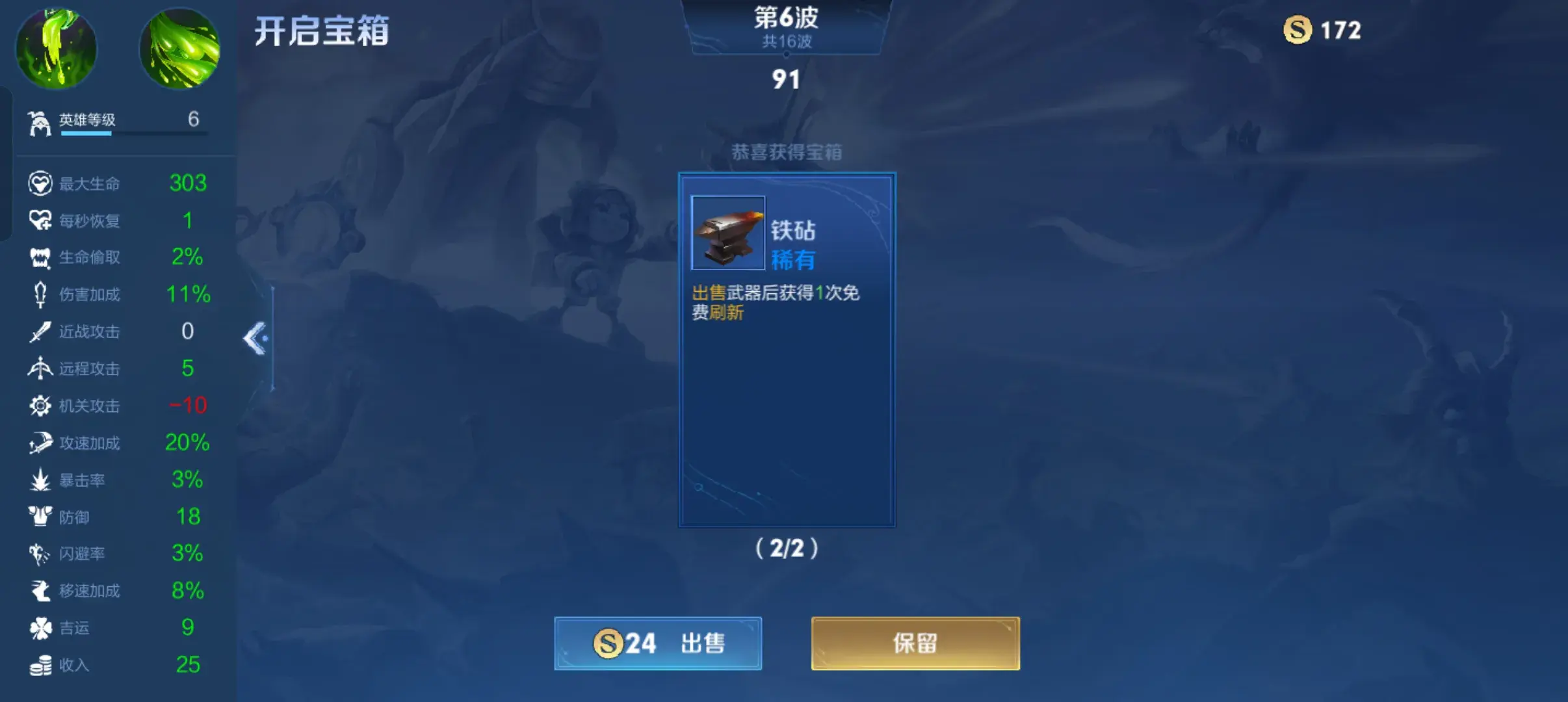This screenshot has height=702, width=1568.
Task: Select the 铁砧 anvil item card
Action: pos(787,350)
